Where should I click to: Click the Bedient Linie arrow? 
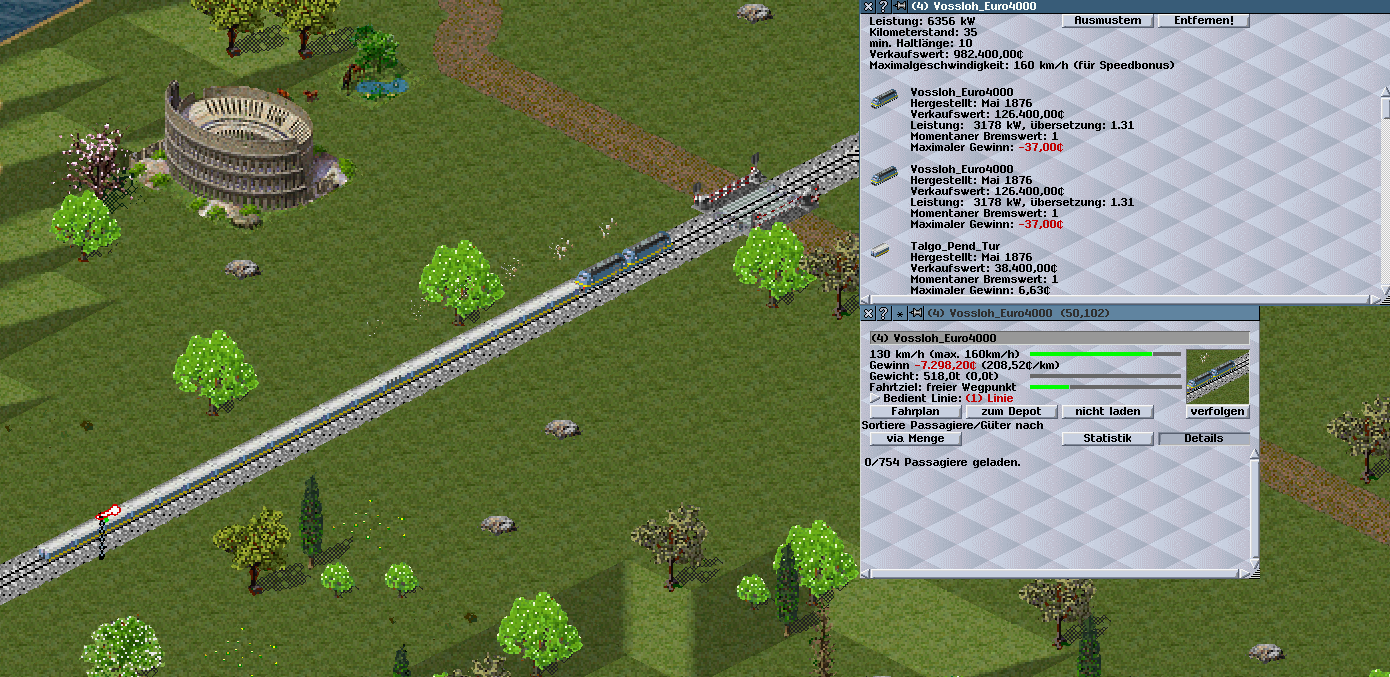[x=875, y=398]
